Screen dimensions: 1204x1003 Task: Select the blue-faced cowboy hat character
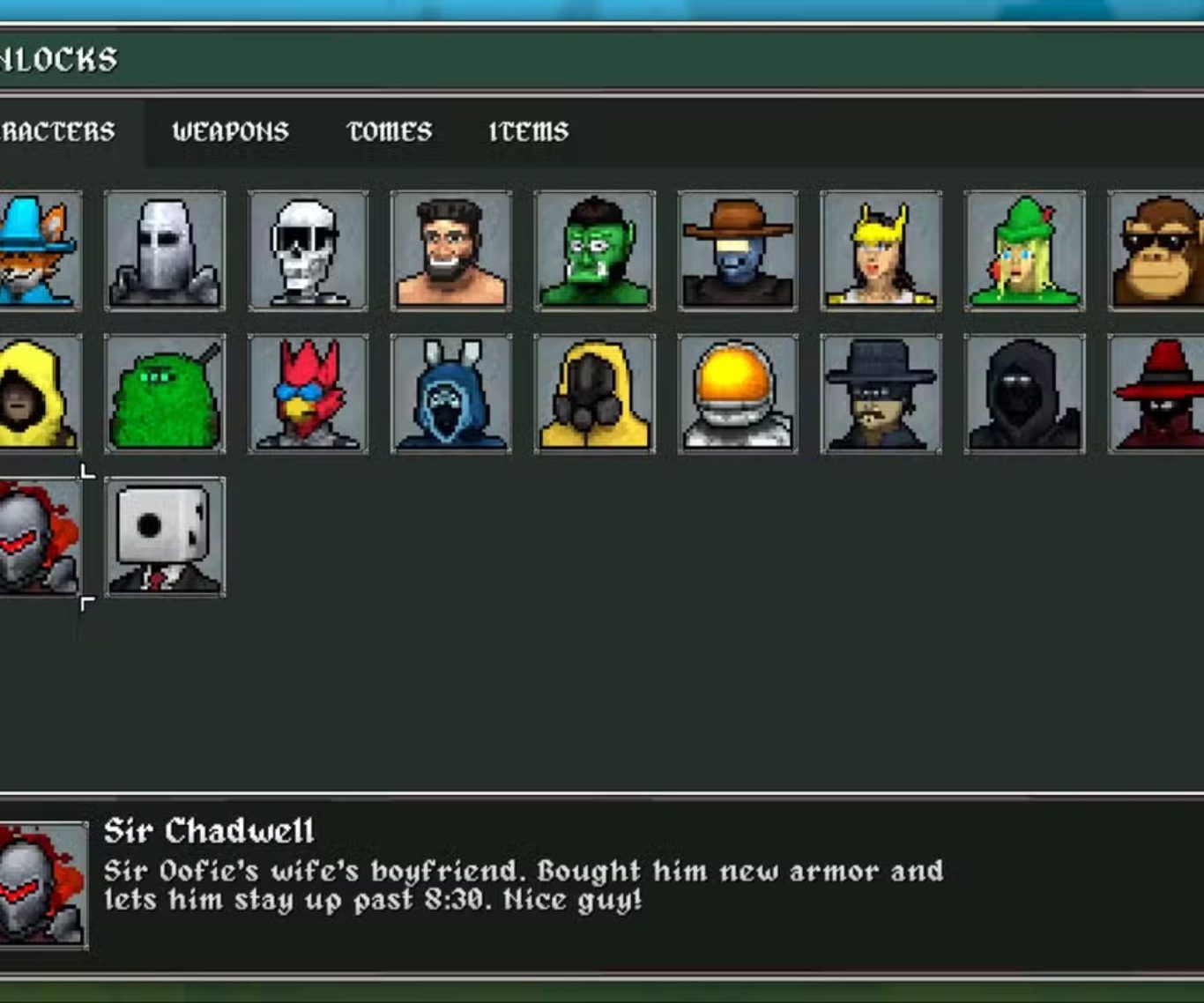tap(738, 251)
